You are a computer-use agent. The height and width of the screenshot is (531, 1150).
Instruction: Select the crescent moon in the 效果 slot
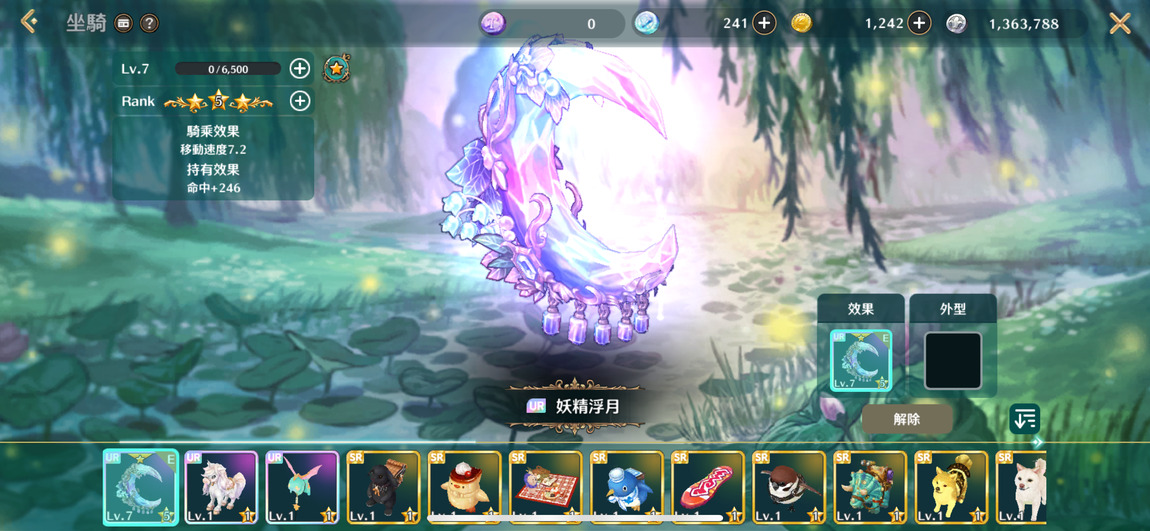click(x=860, y=360)
